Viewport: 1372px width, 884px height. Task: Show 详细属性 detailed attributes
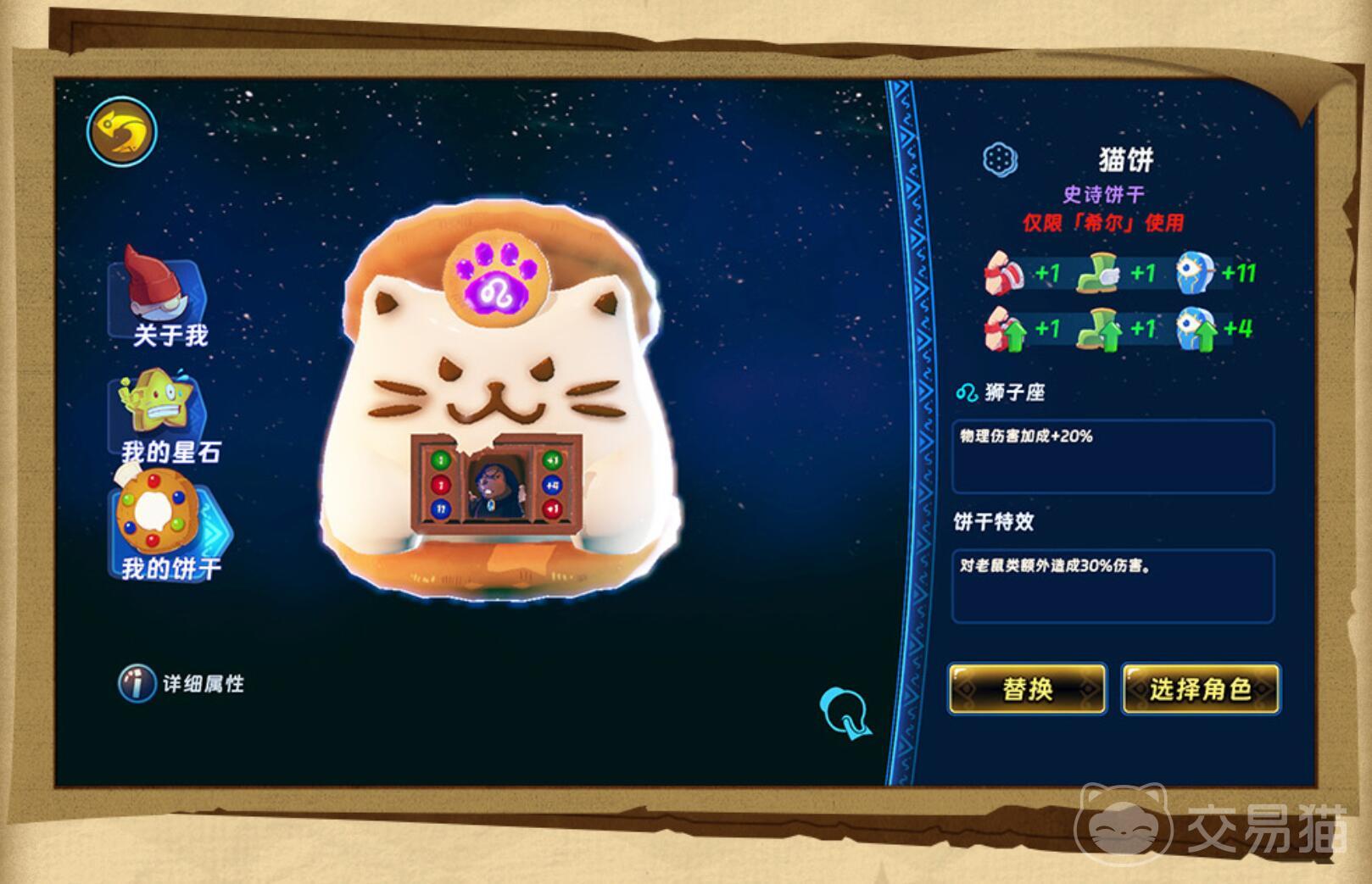click(x=181, y=683)
